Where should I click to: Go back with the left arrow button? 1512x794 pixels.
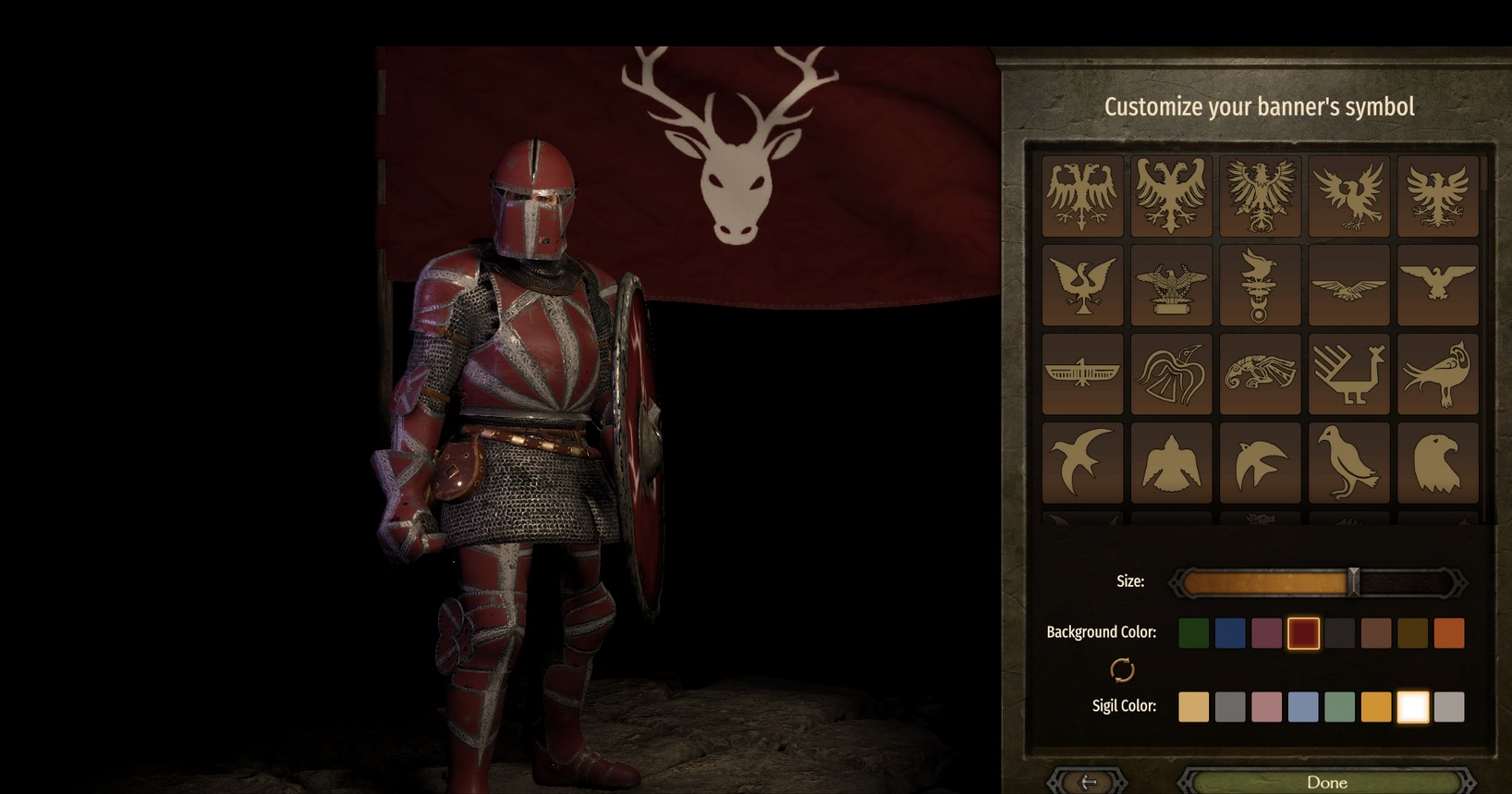point(1089,782)
